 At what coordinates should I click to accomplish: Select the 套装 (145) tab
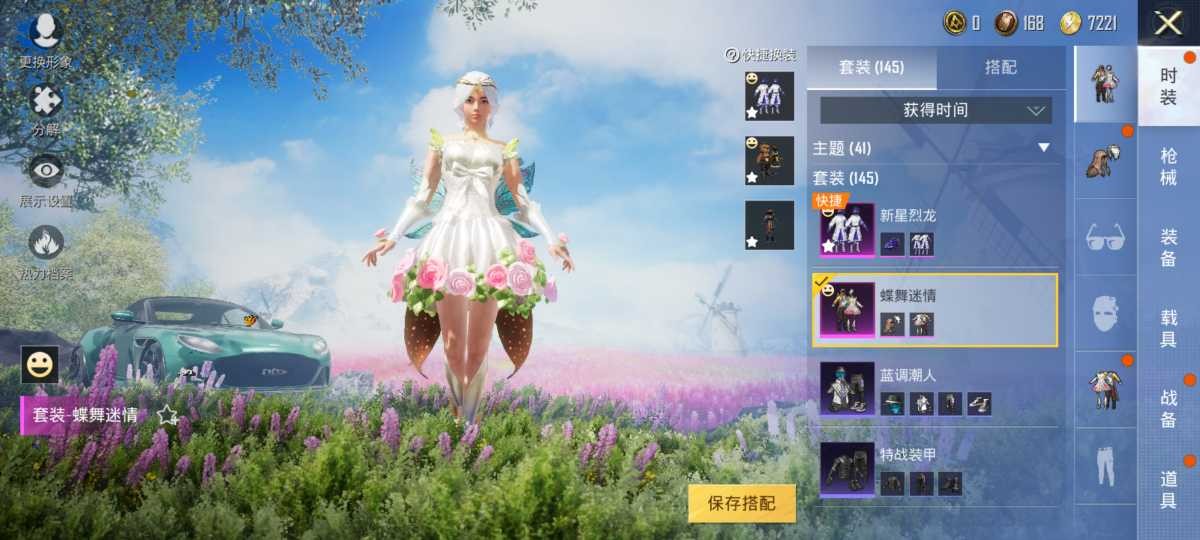(871, 67)
